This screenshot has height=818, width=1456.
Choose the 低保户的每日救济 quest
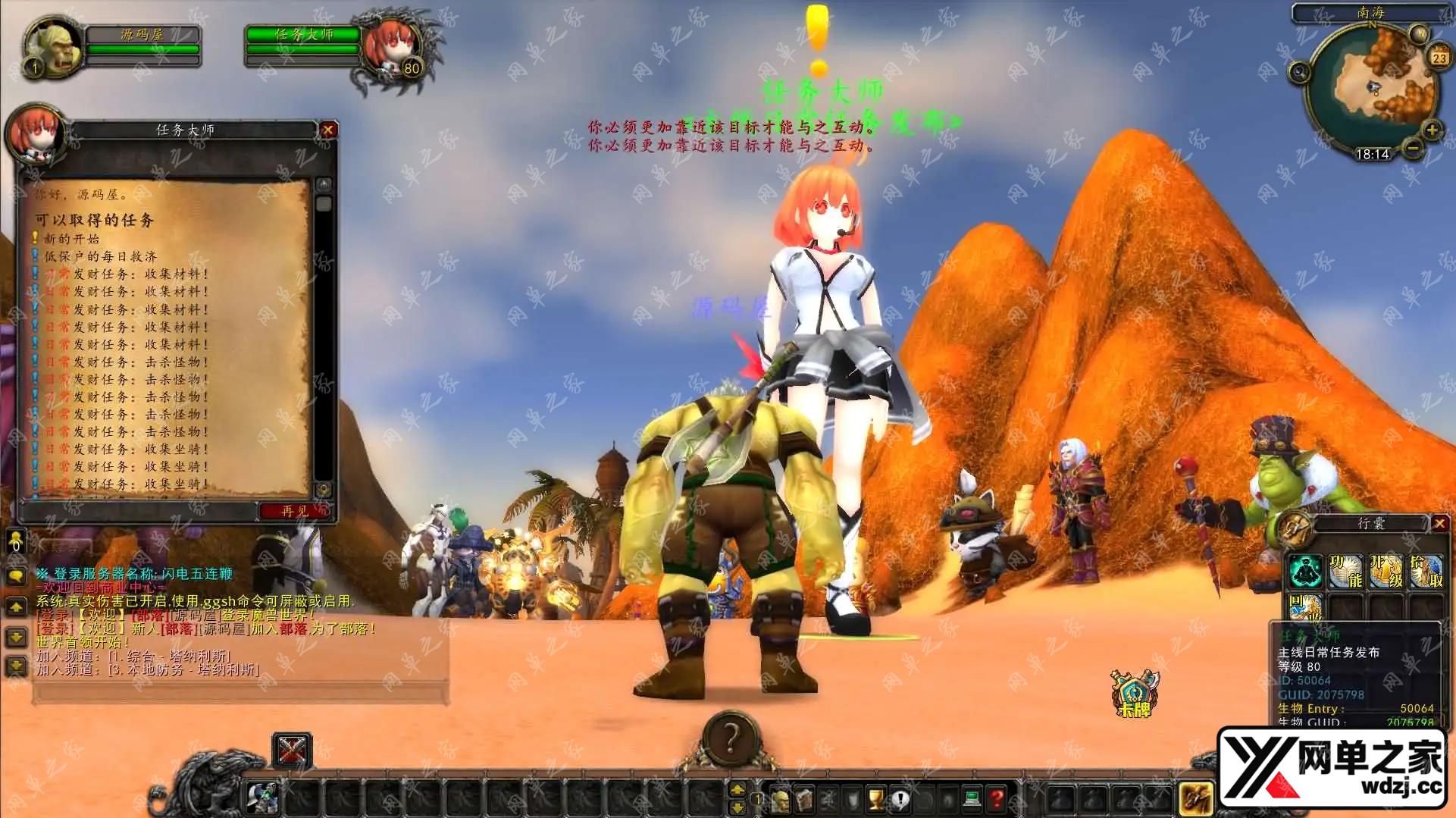tap(100, 256)
